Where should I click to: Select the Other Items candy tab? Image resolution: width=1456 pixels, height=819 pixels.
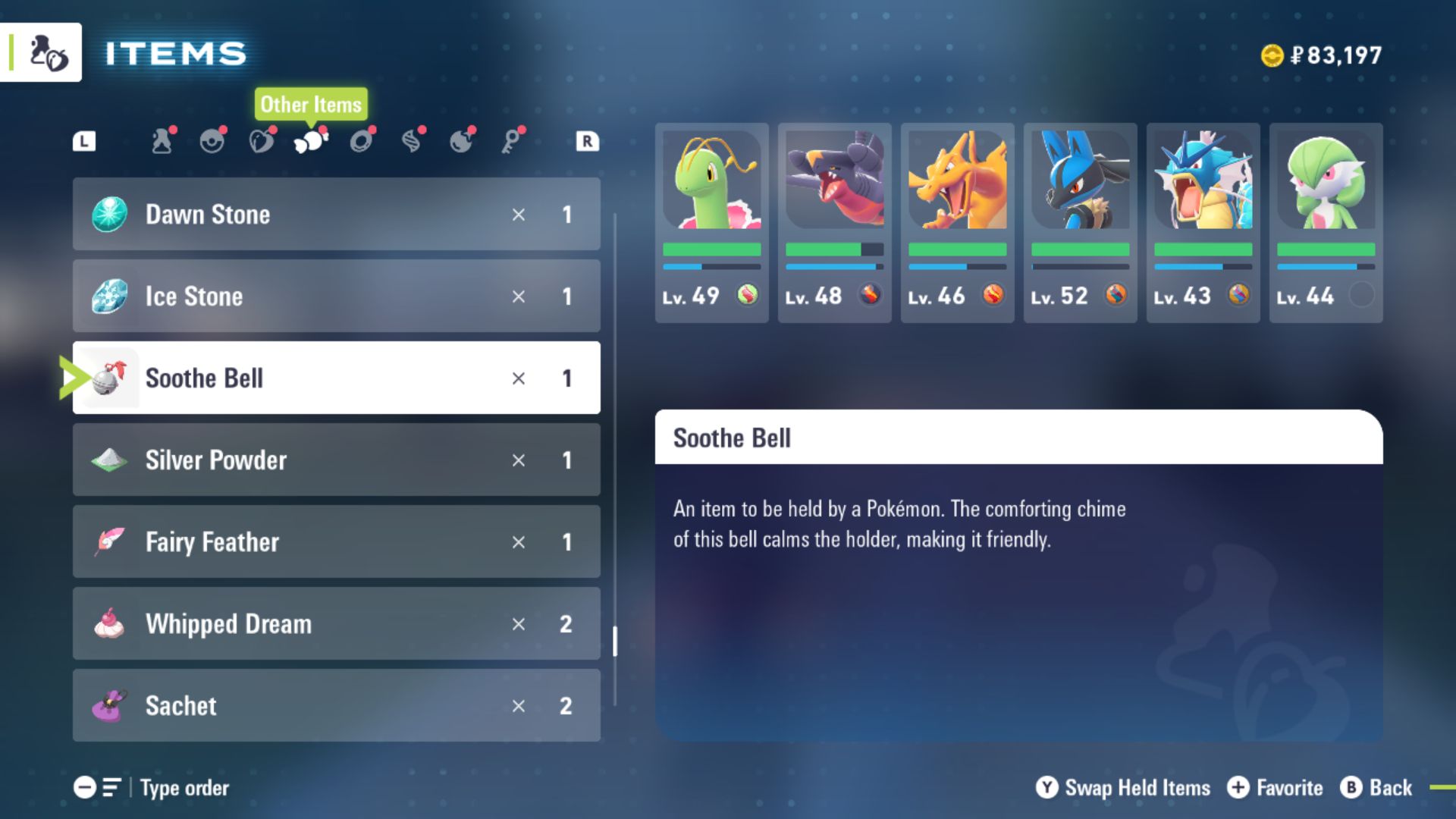(311, 141)
